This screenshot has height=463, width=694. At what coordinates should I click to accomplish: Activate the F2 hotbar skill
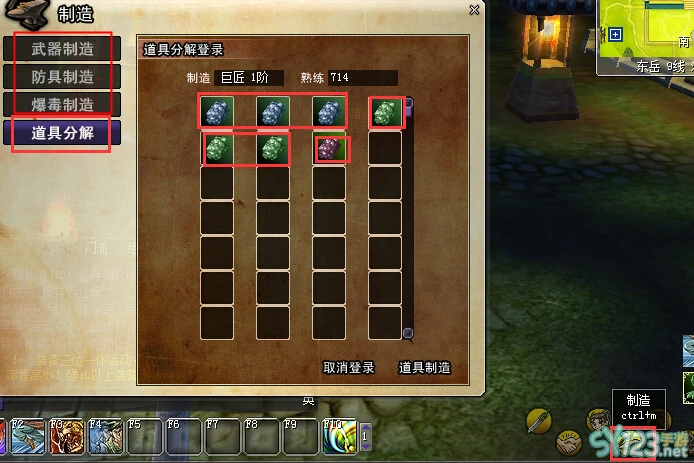pyautogui.click(x=25, y=437)
